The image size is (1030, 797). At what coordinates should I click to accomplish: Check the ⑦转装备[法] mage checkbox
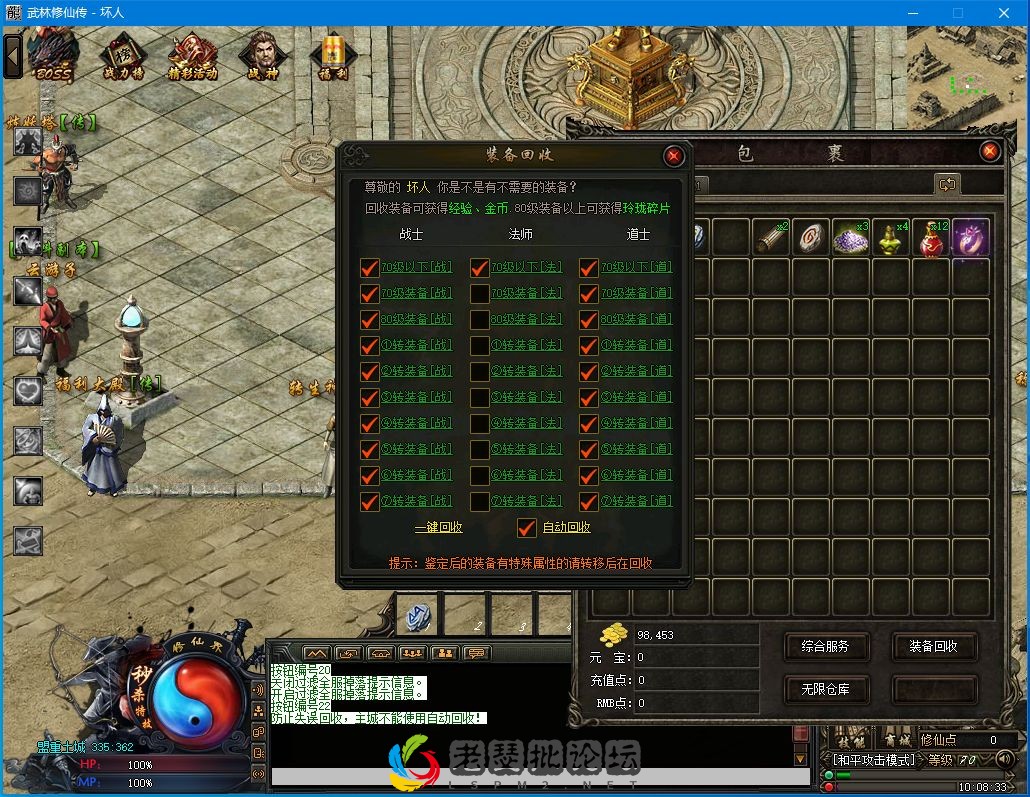tap(480, 501)
